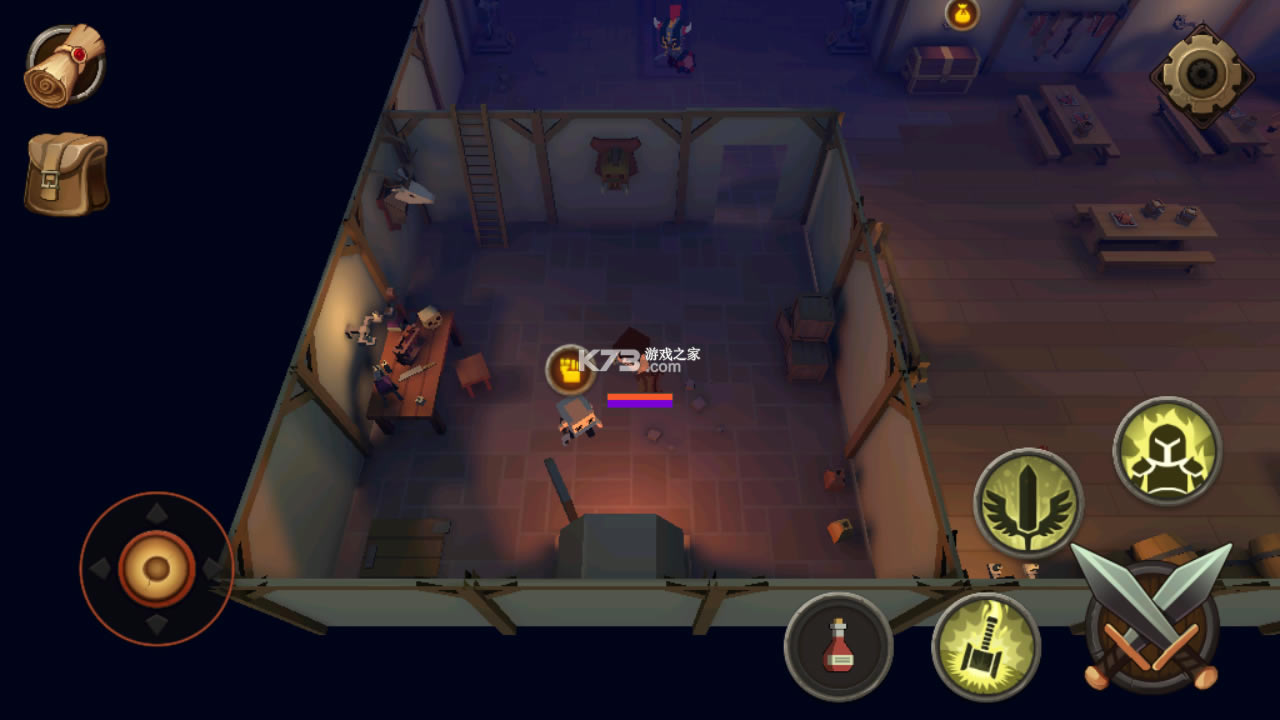Tap the virtual joystick center knob
This screenshot has width=1280, height=720.
(x=156, y=568)
